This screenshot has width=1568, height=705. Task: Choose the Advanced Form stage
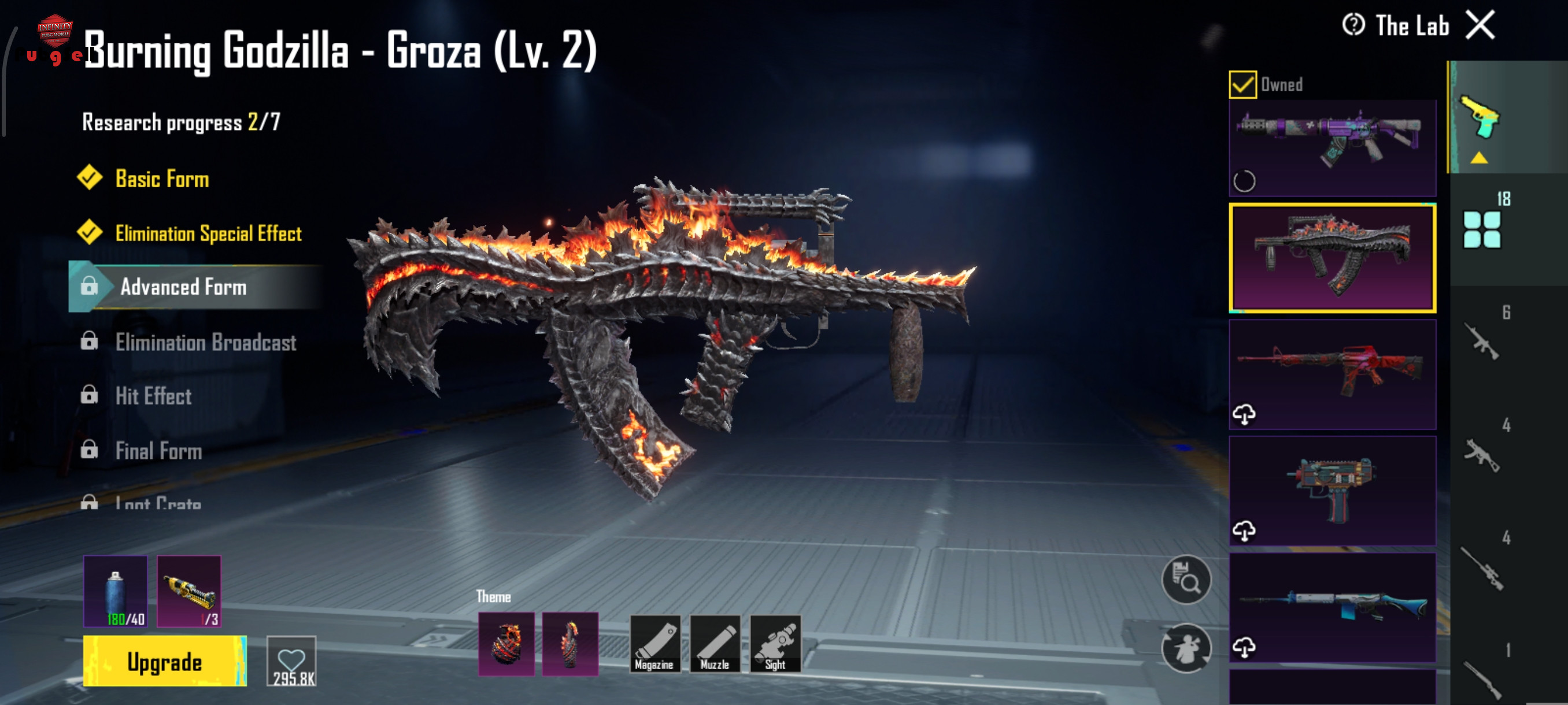(x=183, y=287)
